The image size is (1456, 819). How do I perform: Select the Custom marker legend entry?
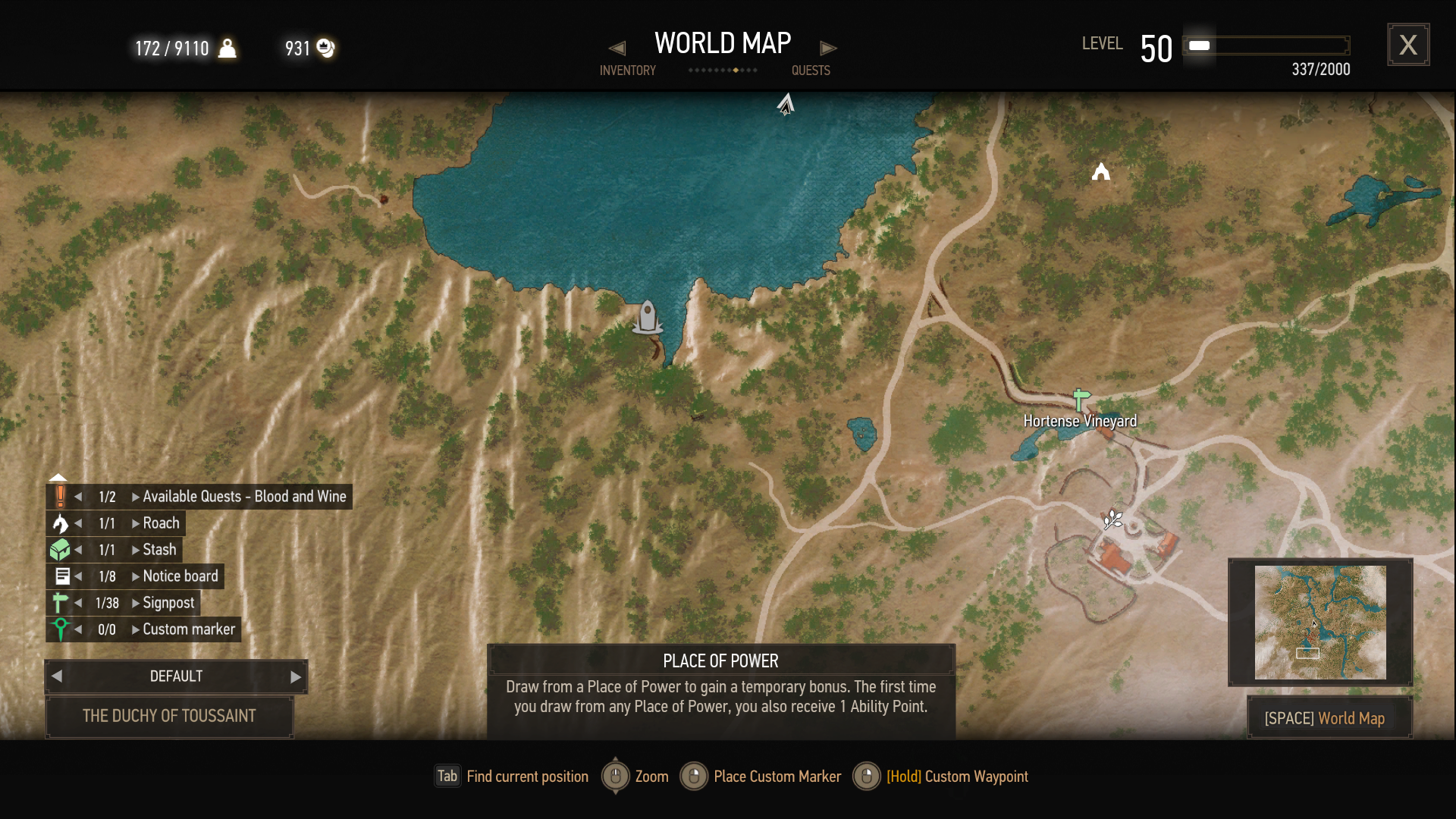click(x=189, y=629)
